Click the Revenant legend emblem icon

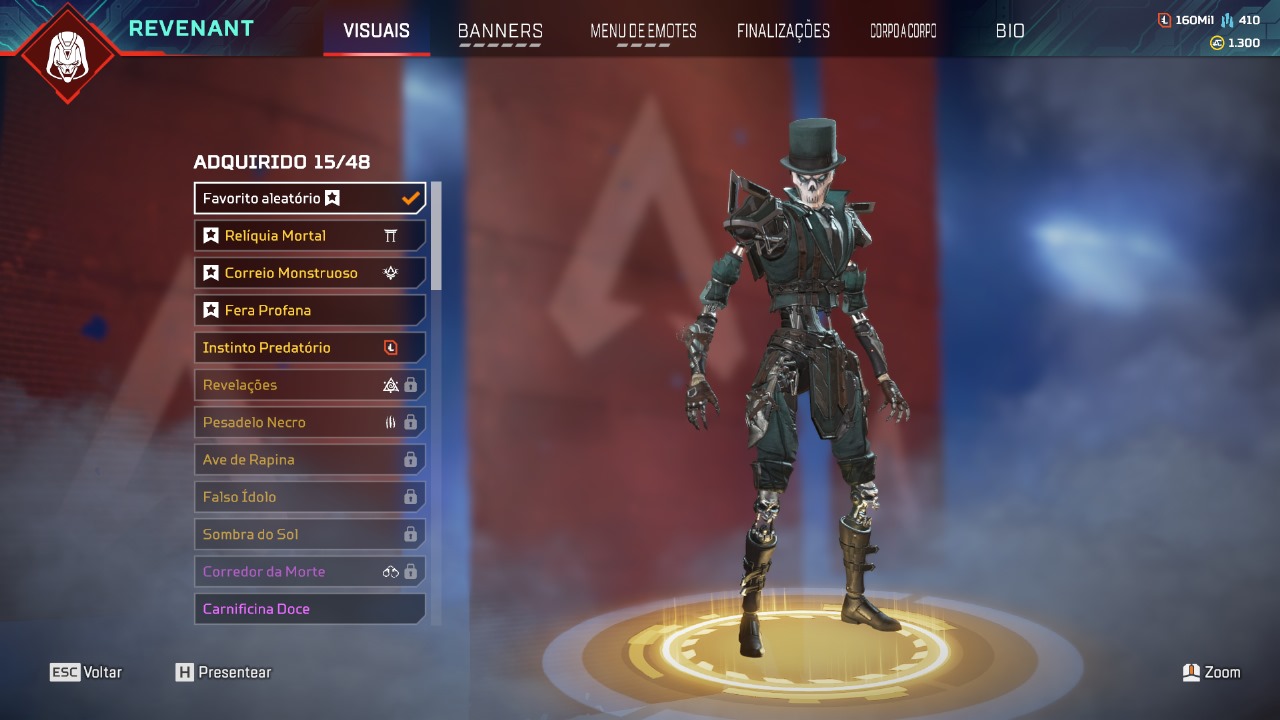tap(68, 54)
